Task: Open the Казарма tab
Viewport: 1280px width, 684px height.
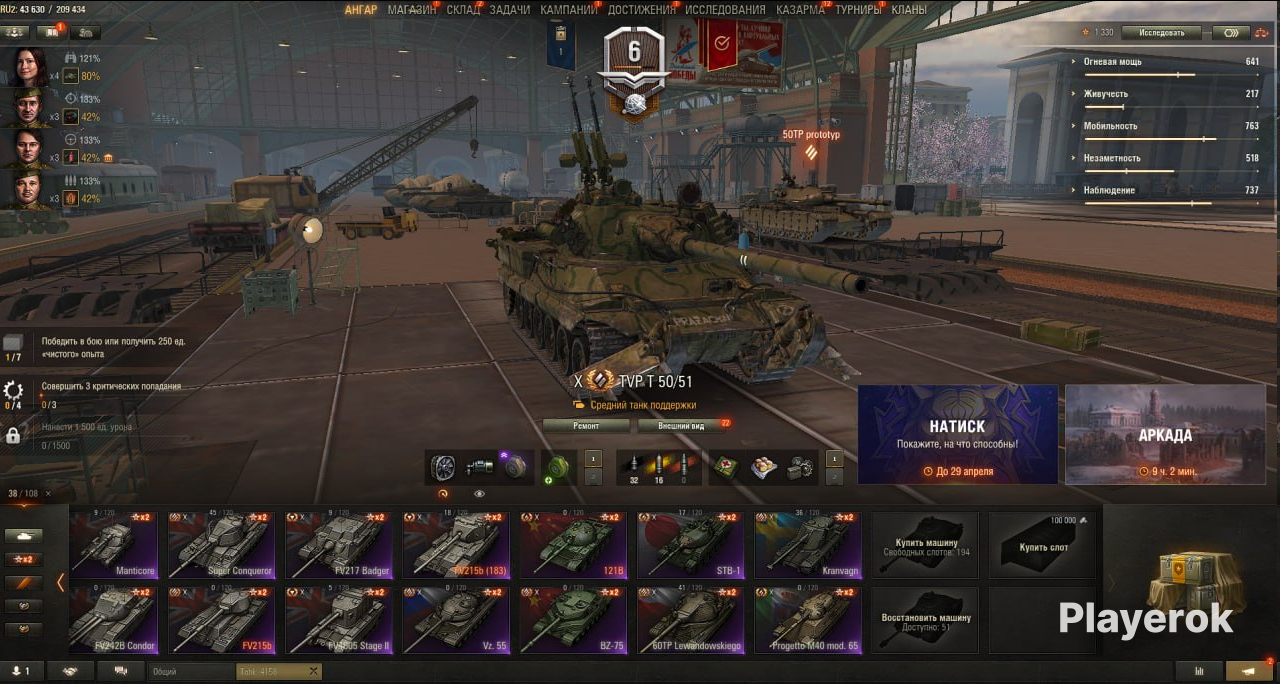Action: click(x=800, y=10)
